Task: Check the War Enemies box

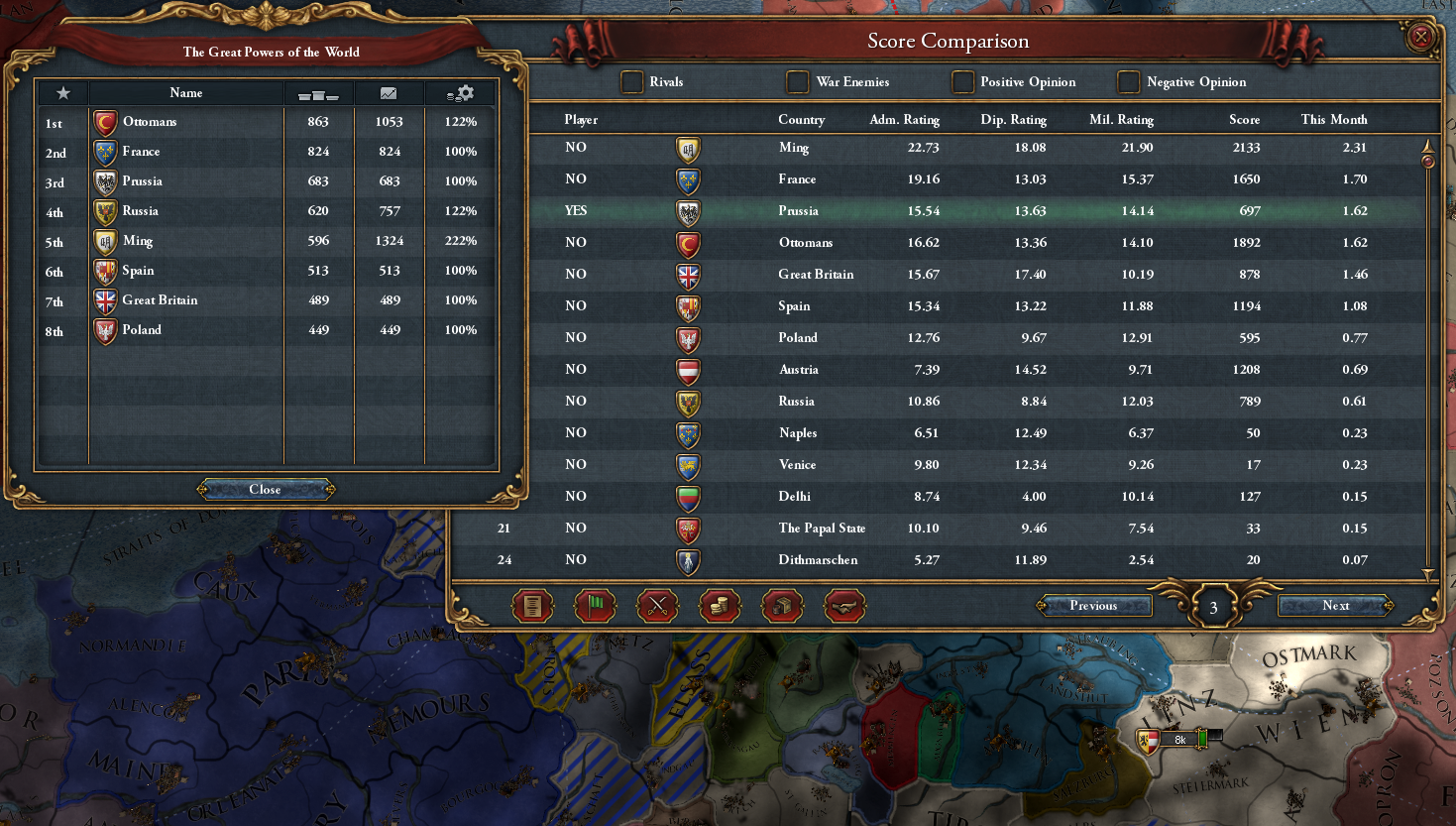Action: click(x=797, y=82)
